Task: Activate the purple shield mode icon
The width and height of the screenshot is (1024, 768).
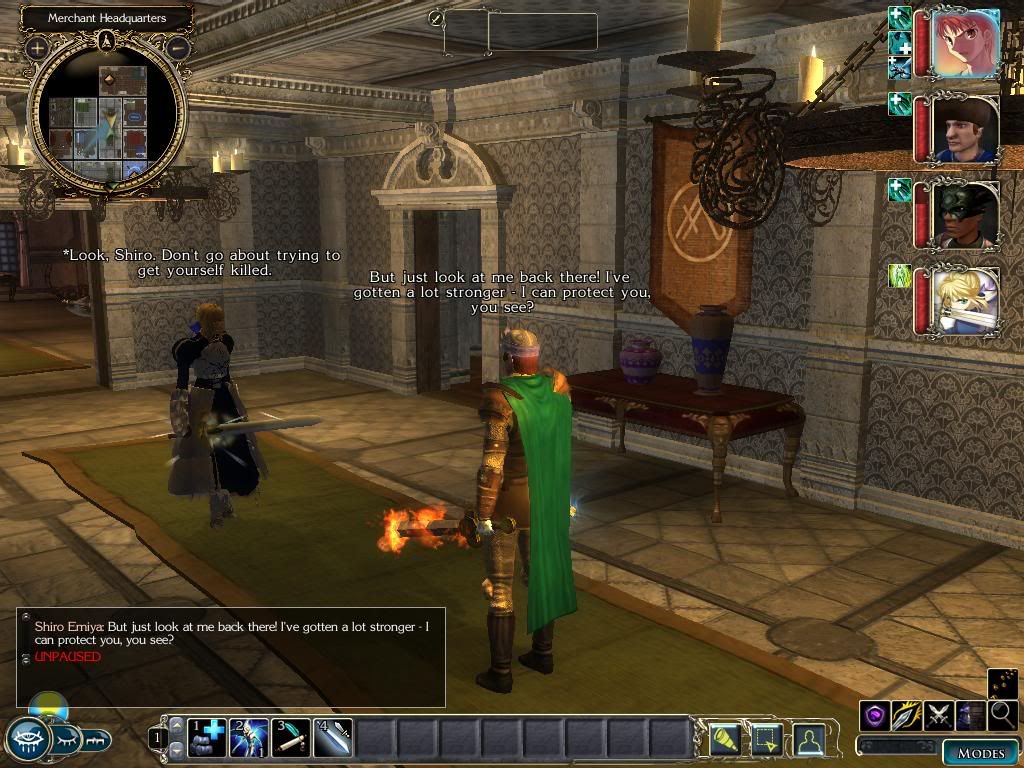Action: coord(875,715)
